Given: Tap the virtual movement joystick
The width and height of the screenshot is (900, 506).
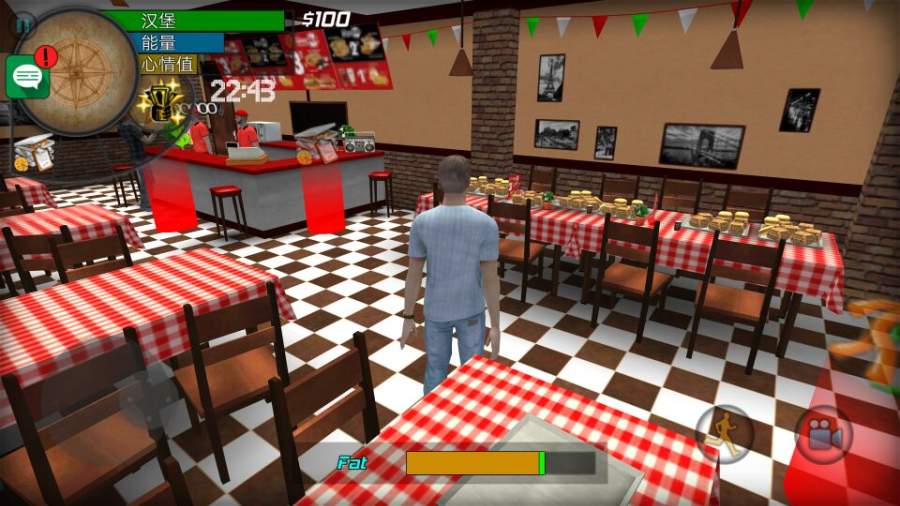Looking at the screenshot, I should coord(148,400).
